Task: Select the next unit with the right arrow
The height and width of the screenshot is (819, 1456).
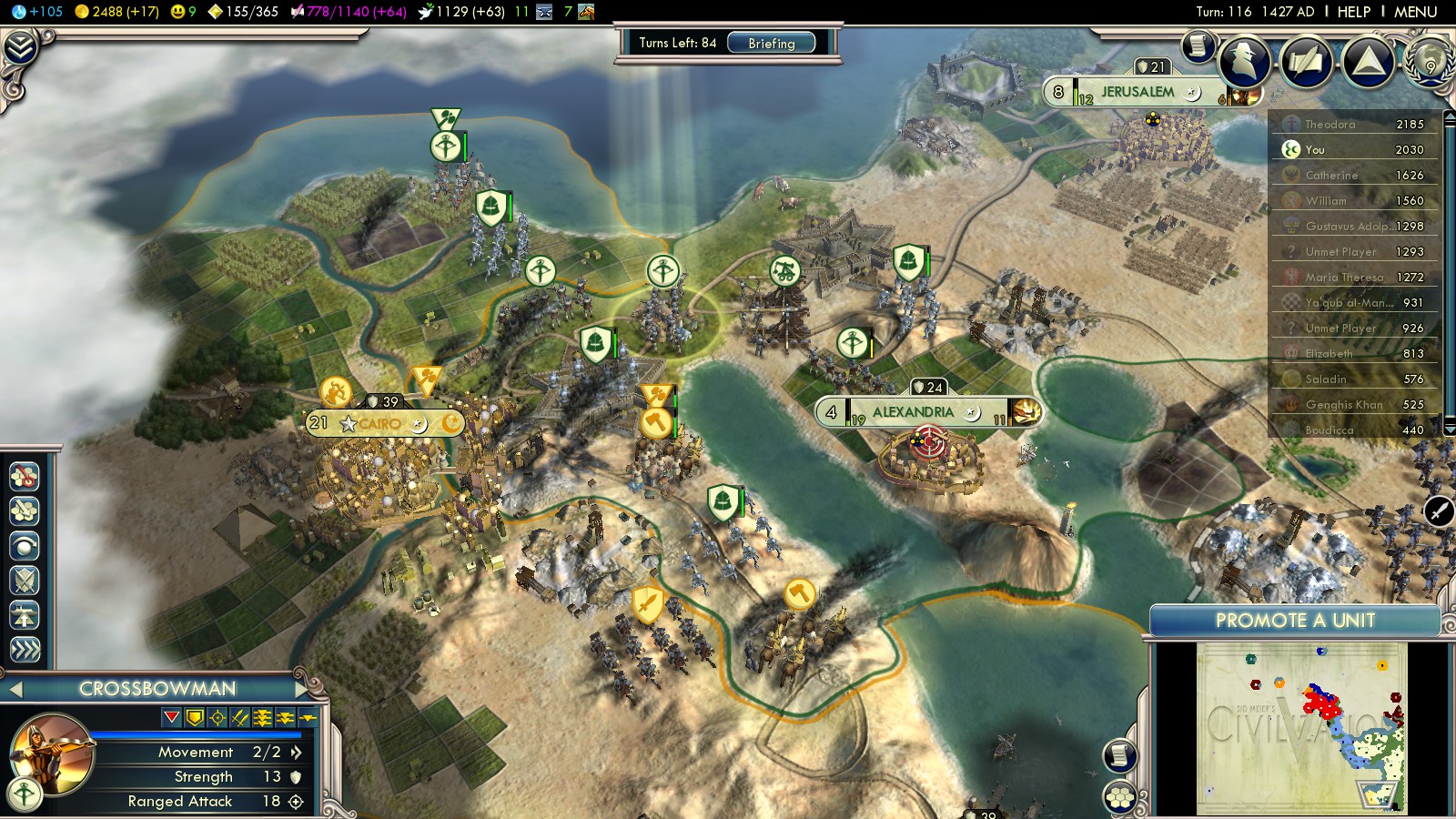Action: (x=302, y=689)
